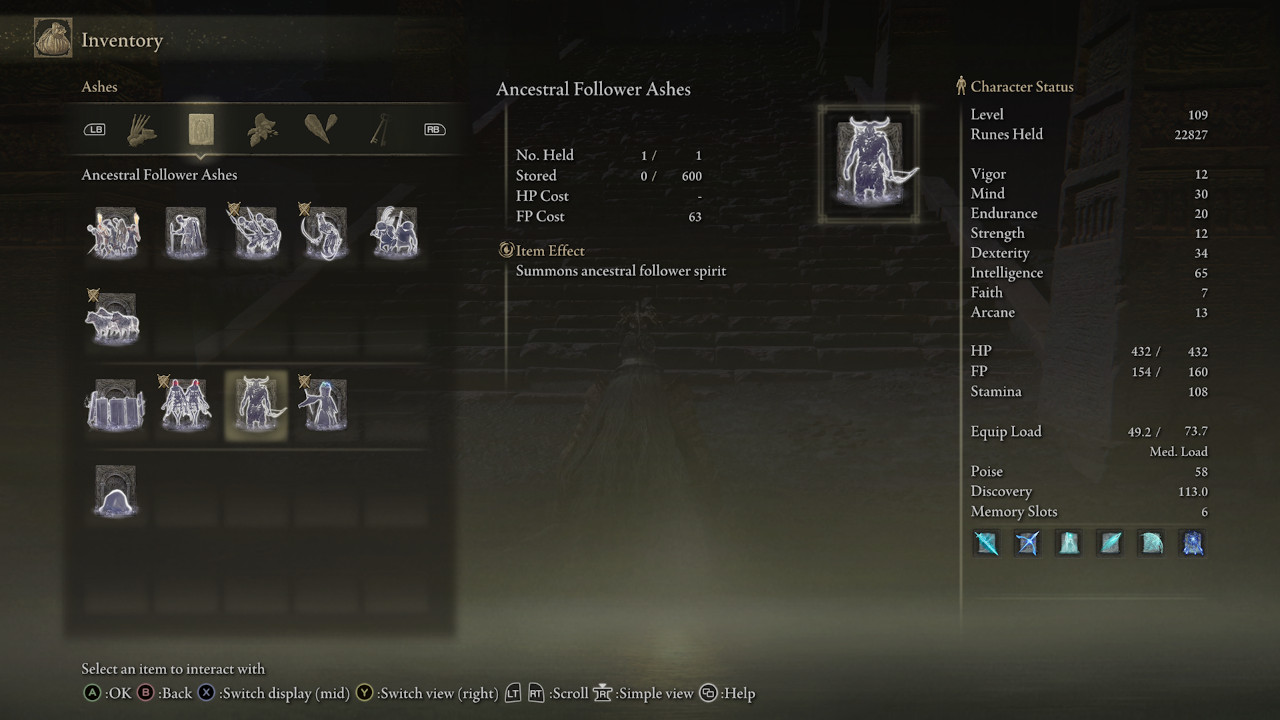Select the blue bow sorcery memory slot

tap(1028, 543)
